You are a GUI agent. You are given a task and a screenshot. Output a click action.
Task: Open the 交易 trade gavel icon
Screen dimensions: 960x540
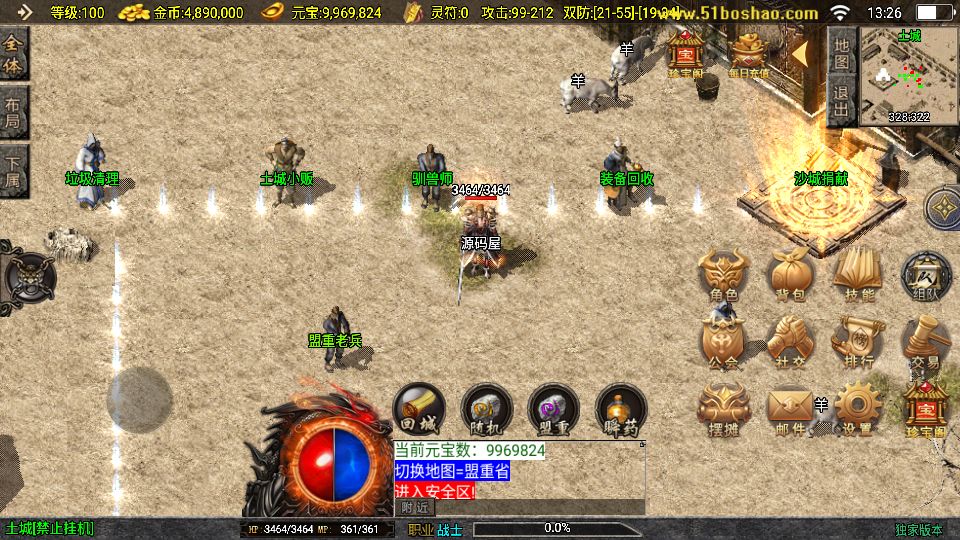pos(925,343)
